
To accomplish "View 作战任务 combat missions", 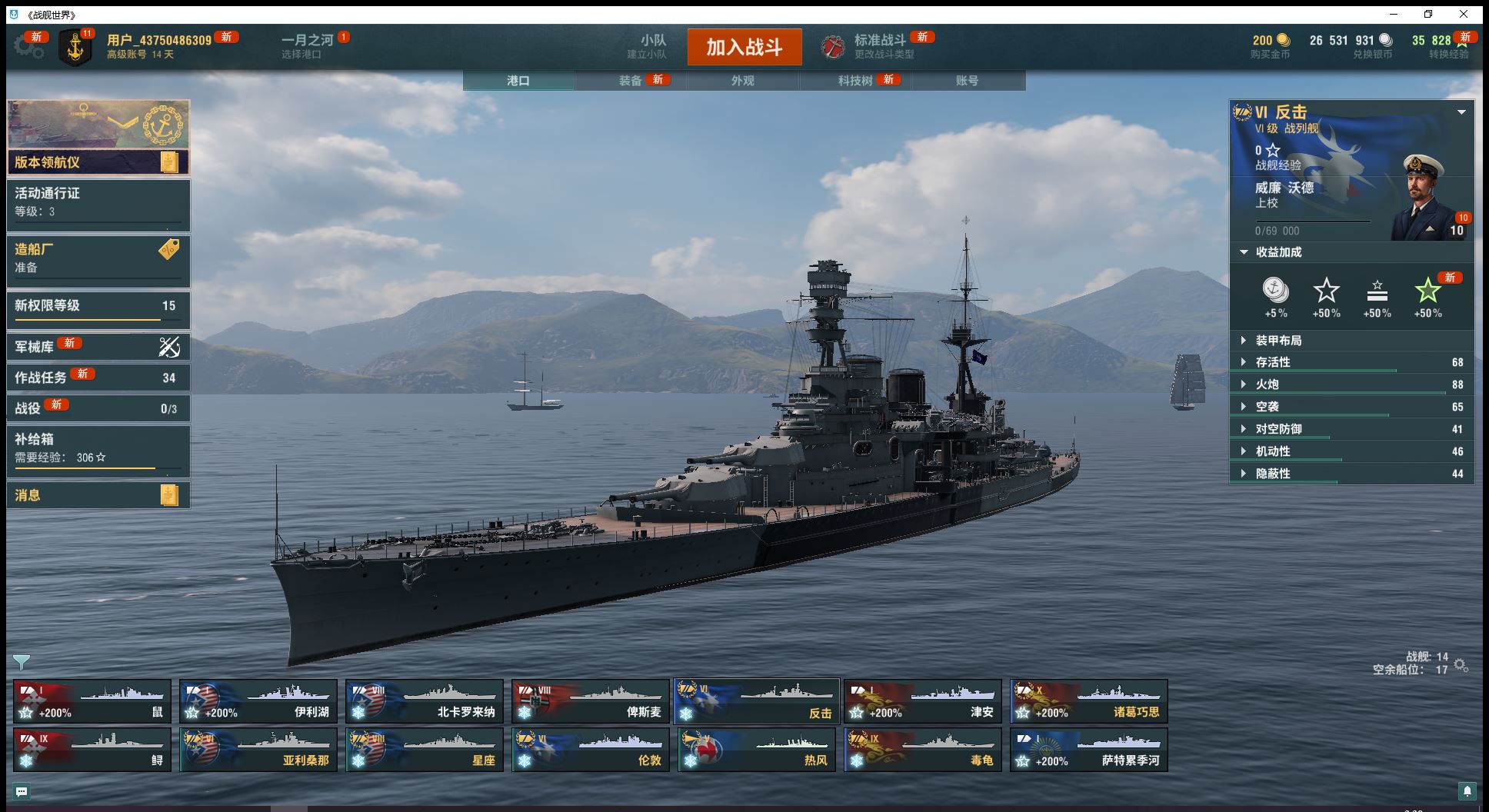I will coord(98,378).
